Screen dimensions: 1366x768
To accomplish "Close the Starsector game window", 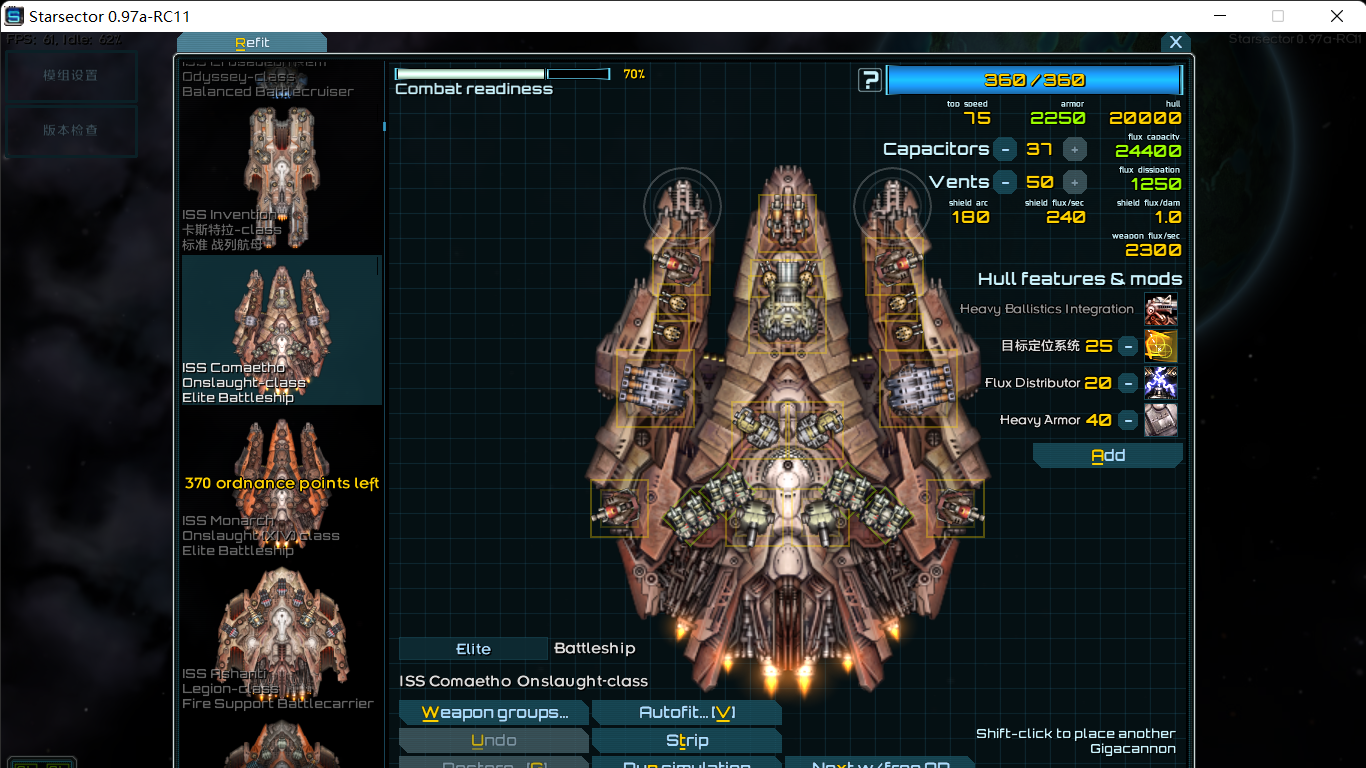I will pos(1337,16).
